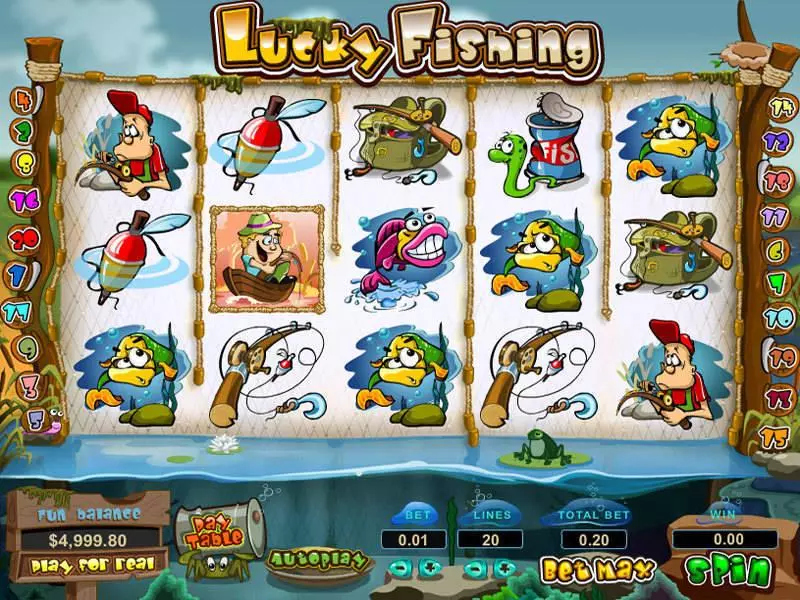Select payline 4 marker
Image resolution: width=800 pixels, height=600 pixels.
click(20, 101)
